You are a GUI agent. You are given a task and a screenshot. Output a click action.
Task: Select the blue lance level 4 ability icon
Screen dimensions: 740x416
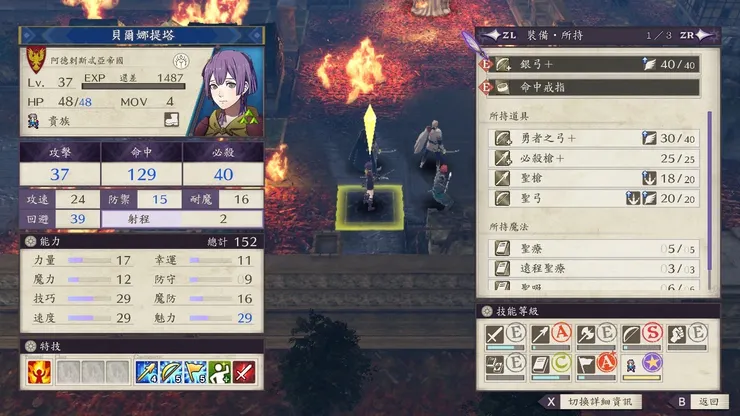pos(146,373)
